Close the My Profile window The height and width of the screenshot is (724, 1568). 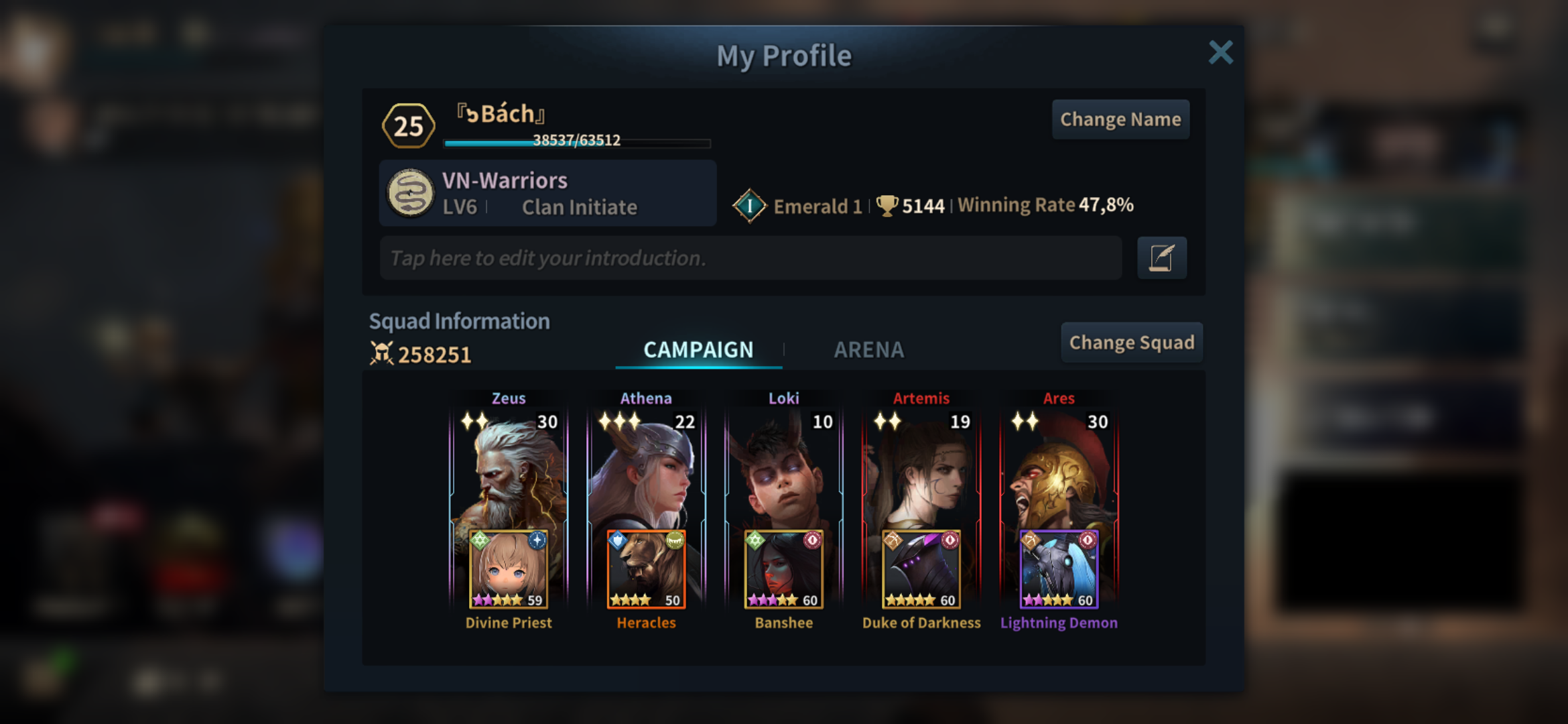(x=1220, y=52)
